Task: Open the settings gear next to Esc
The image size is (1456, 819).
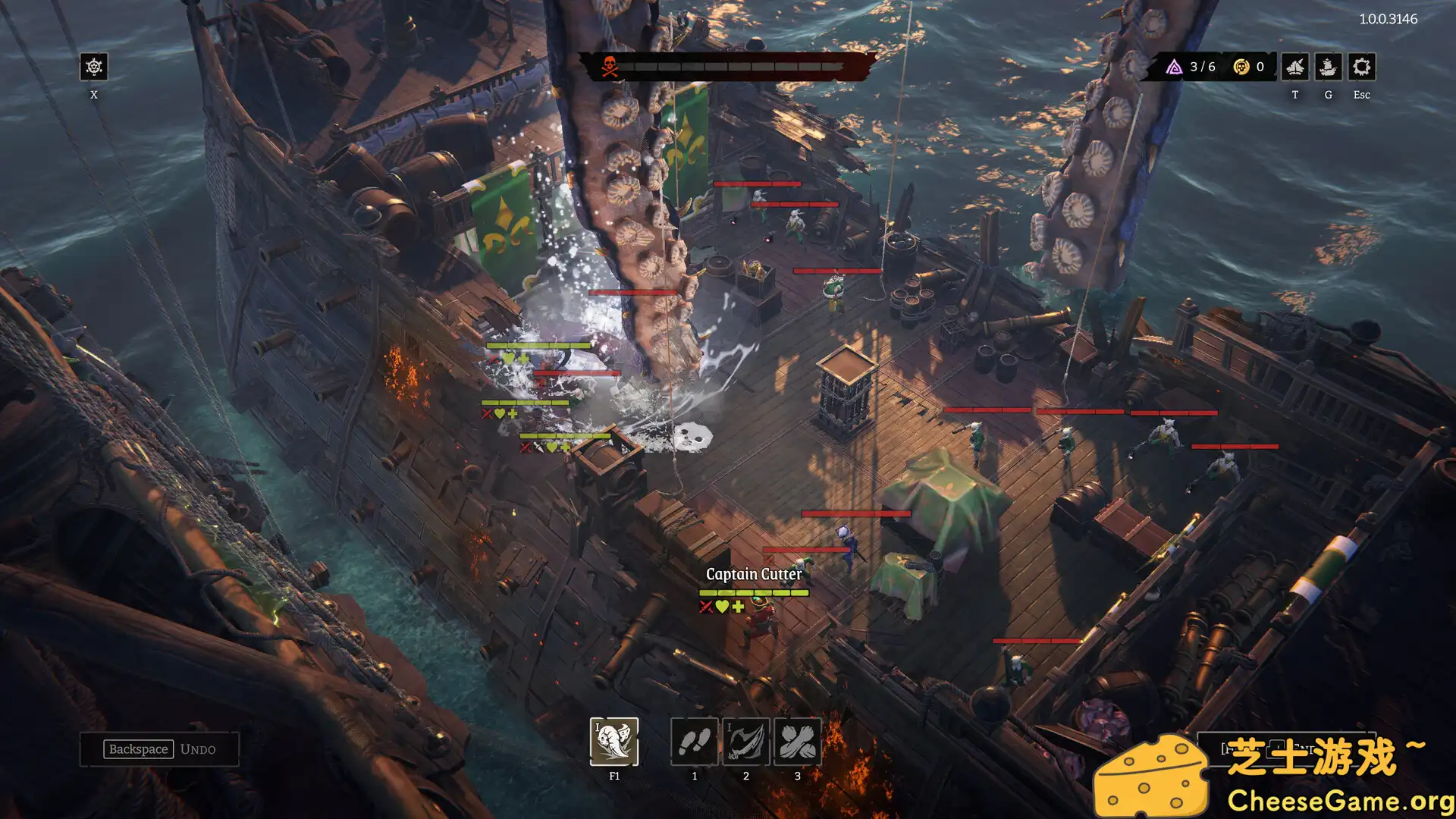Action: click(1361, 67)
